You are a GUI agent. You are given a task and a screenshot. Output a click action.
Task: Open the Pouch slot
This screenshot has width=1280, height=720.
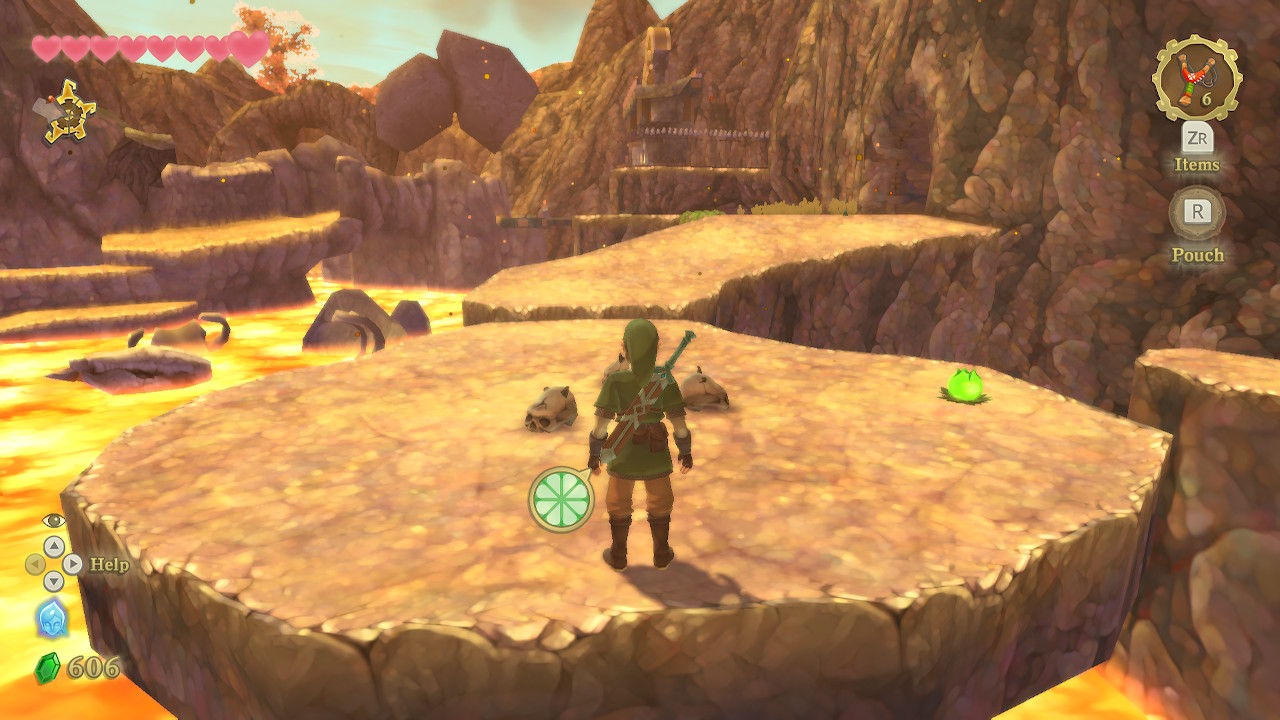pos(1197,212)
